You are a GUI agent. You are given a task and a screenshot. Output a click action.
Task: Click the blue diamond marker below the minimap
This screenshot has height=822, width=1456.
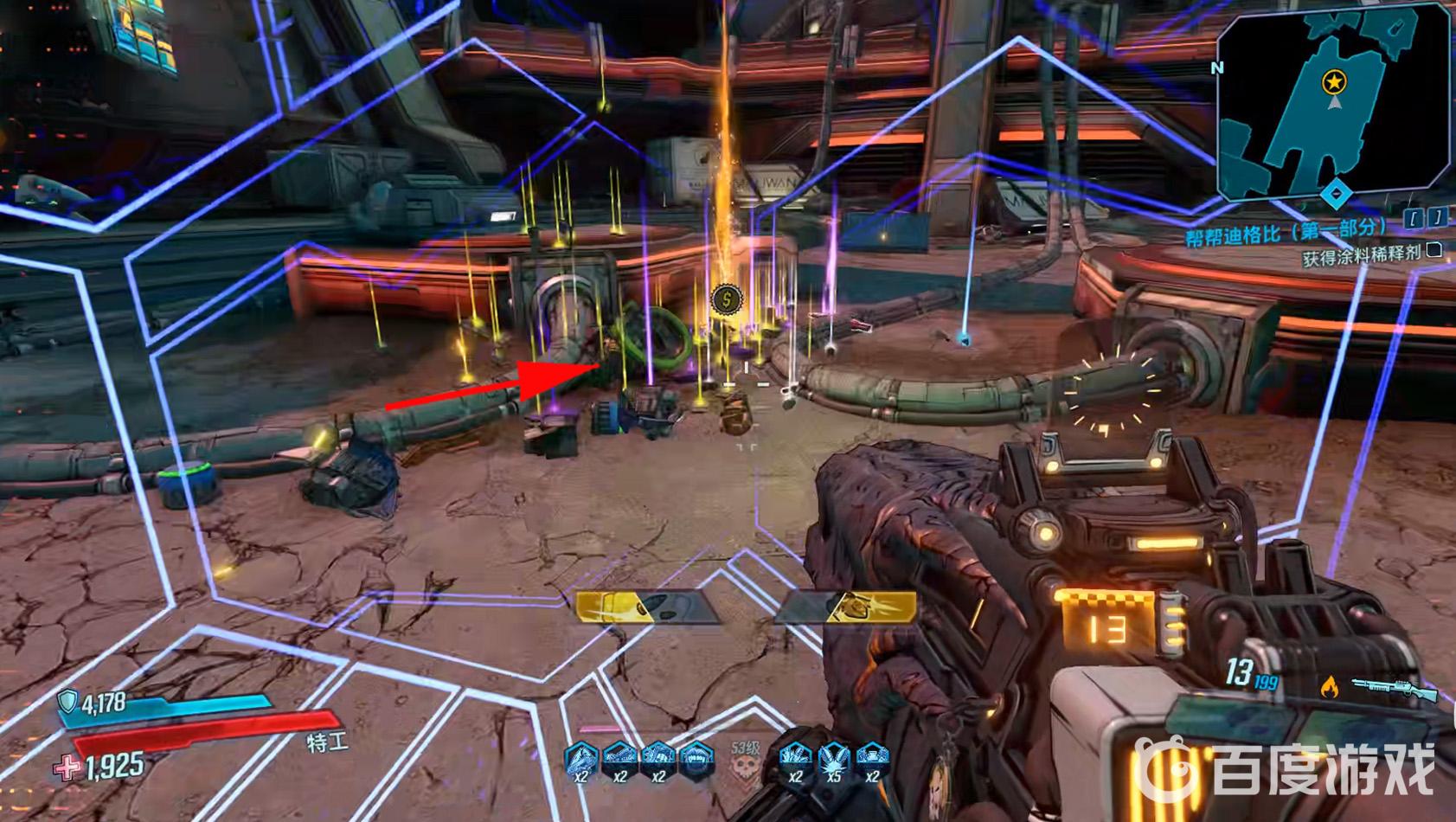(1337, 194)
